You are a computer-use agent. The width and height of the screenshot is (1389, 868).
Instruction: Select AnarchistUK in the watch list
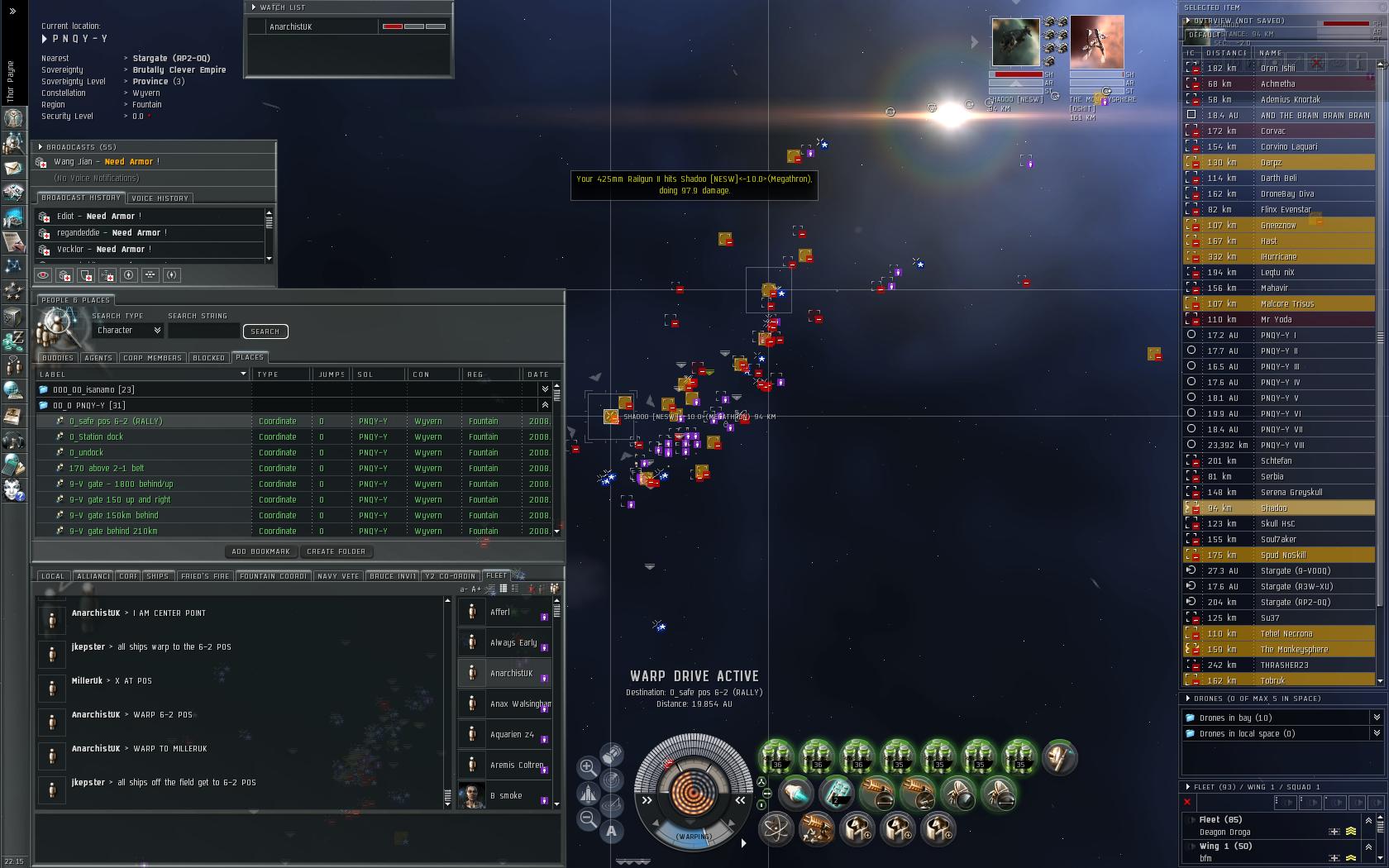(x=291, y=27)
